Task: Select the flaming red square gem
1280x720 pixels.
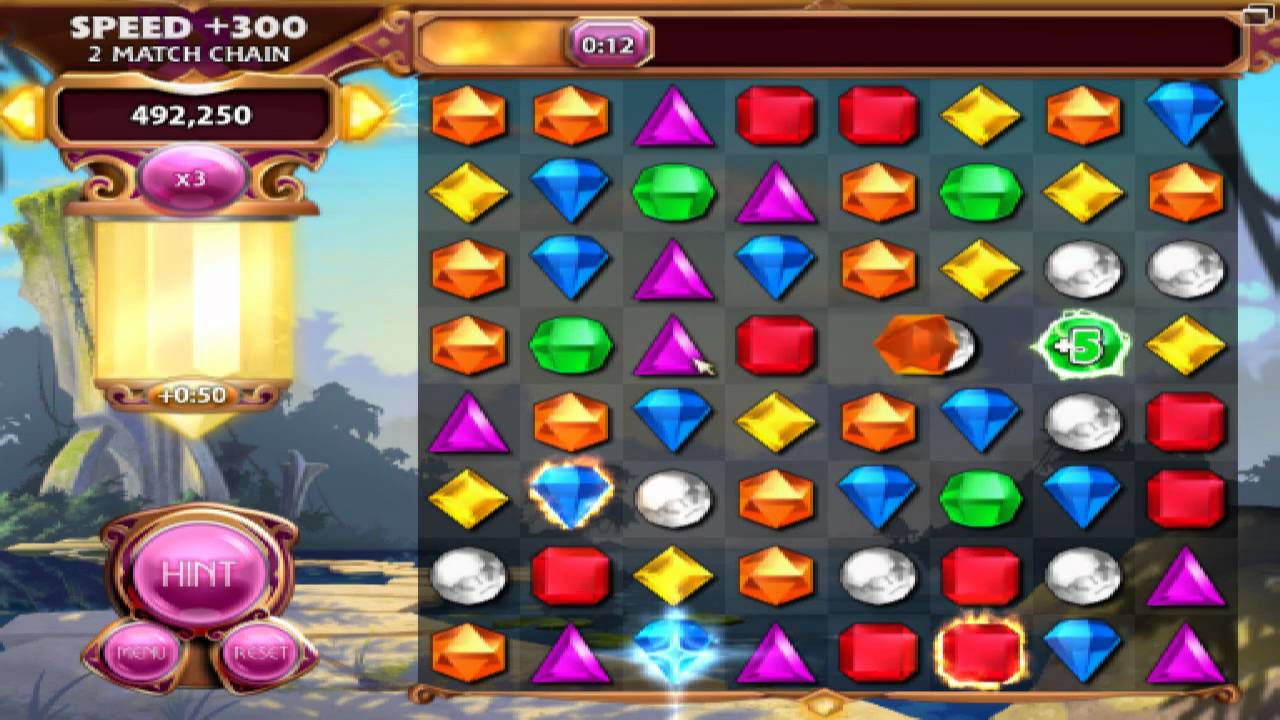Action: point(980,650)
